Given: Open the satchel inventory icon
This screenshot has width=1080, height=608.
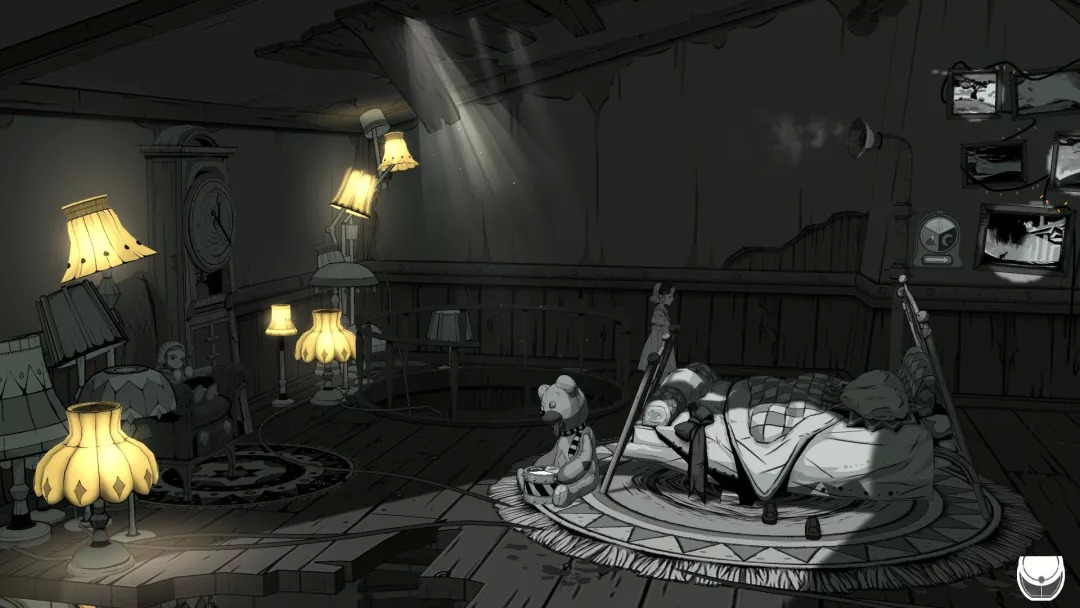Looking at the screenshot, I should [x=1039, y=577].
